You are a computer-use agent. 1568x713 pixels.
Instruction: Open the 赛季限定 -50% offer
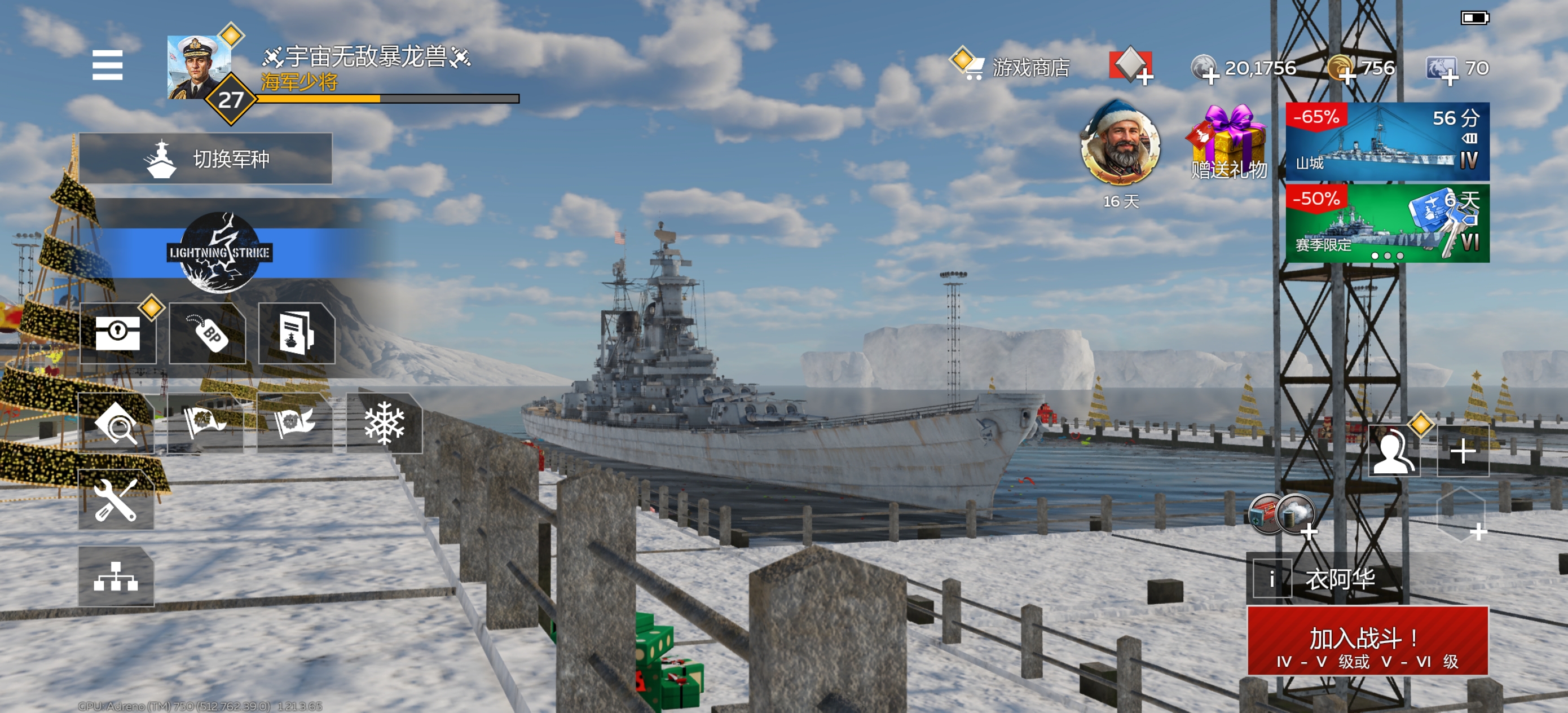(x=1387, y=223)
